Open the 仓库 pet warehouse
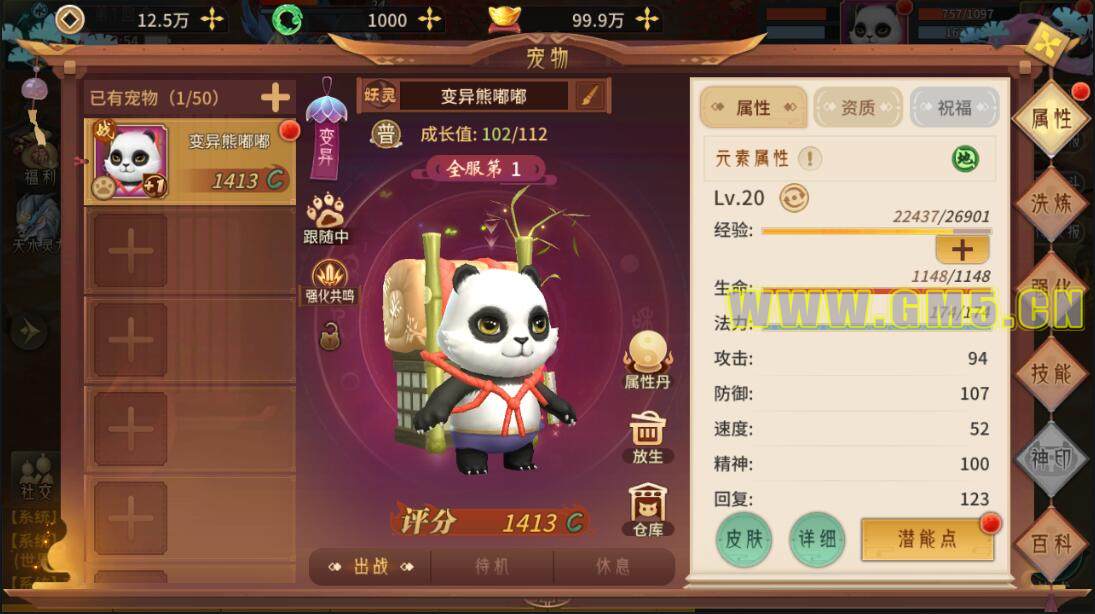Image resolution: width=1095 pixels, height=614 pixels. click(x=647, y=510)
